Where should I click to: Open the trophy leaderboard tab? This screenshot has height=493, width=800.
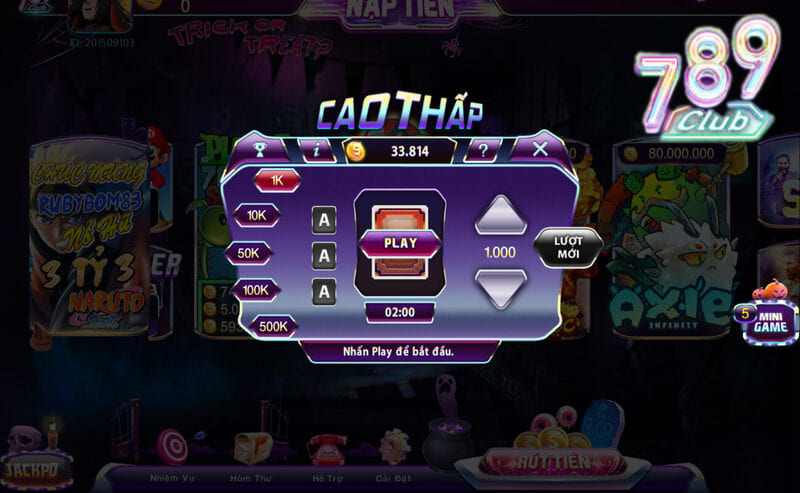[258, 151]
